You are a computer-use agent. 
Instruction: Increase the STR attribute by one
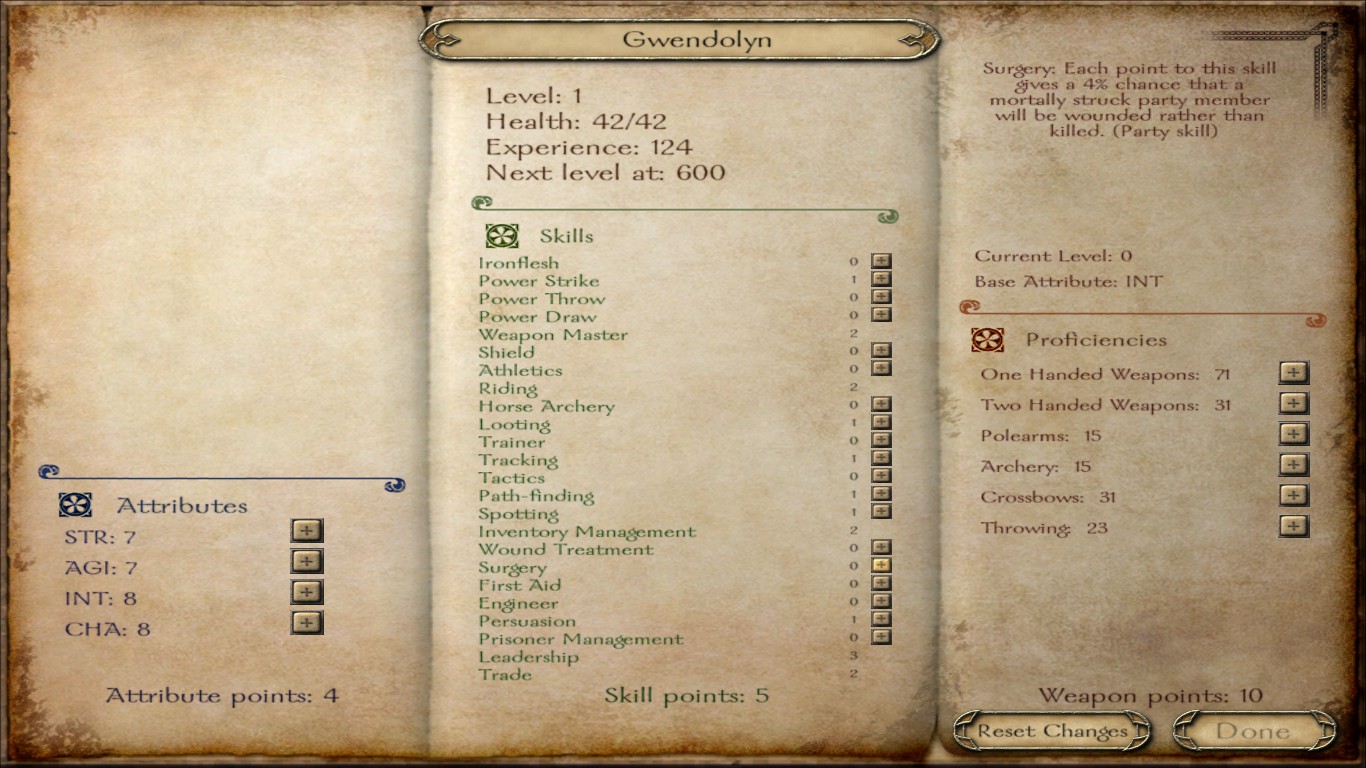[x=307, y=530]
